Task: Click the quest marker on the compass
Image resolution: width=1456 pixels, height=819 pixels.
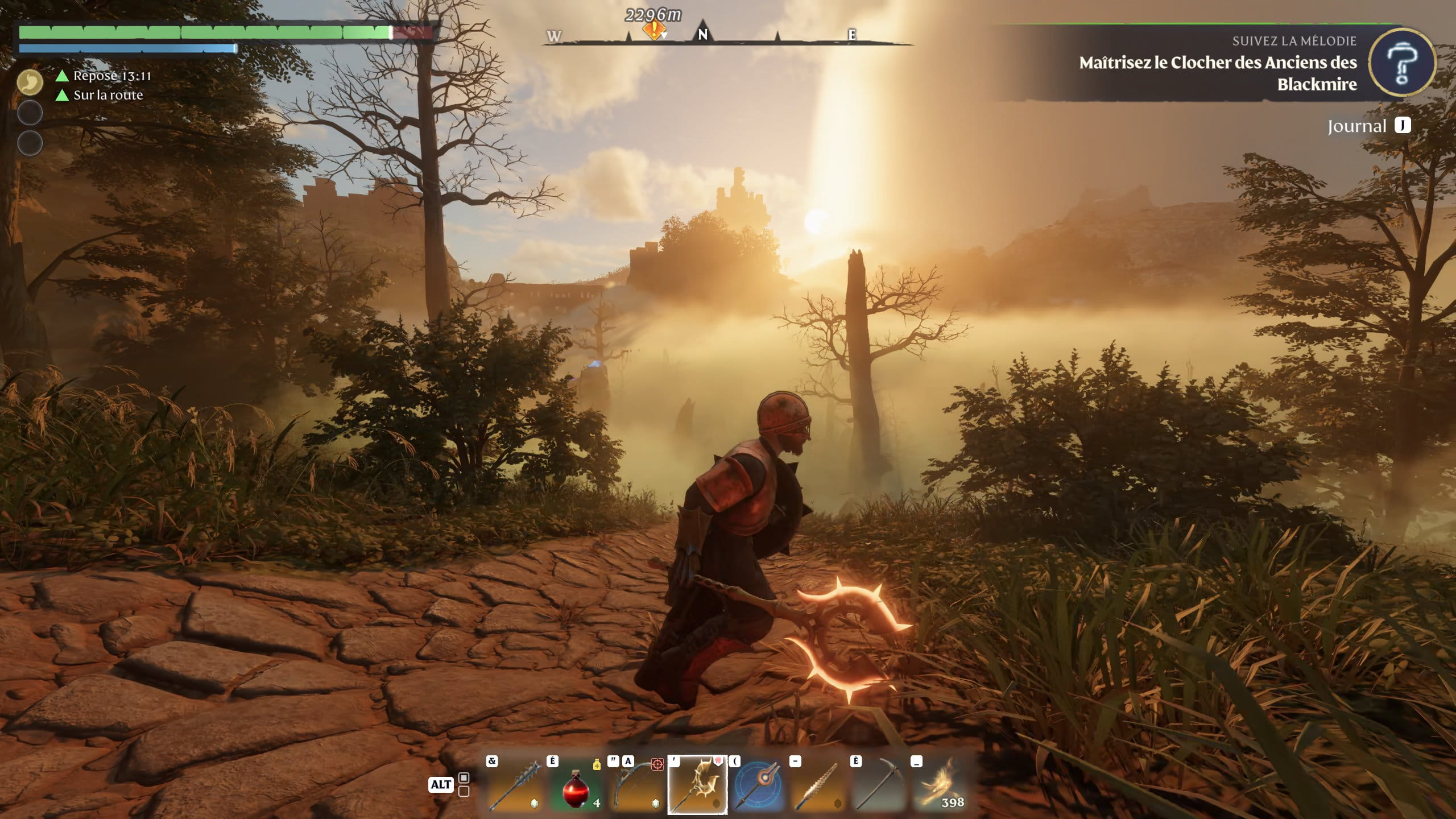Action: (654, 30)
